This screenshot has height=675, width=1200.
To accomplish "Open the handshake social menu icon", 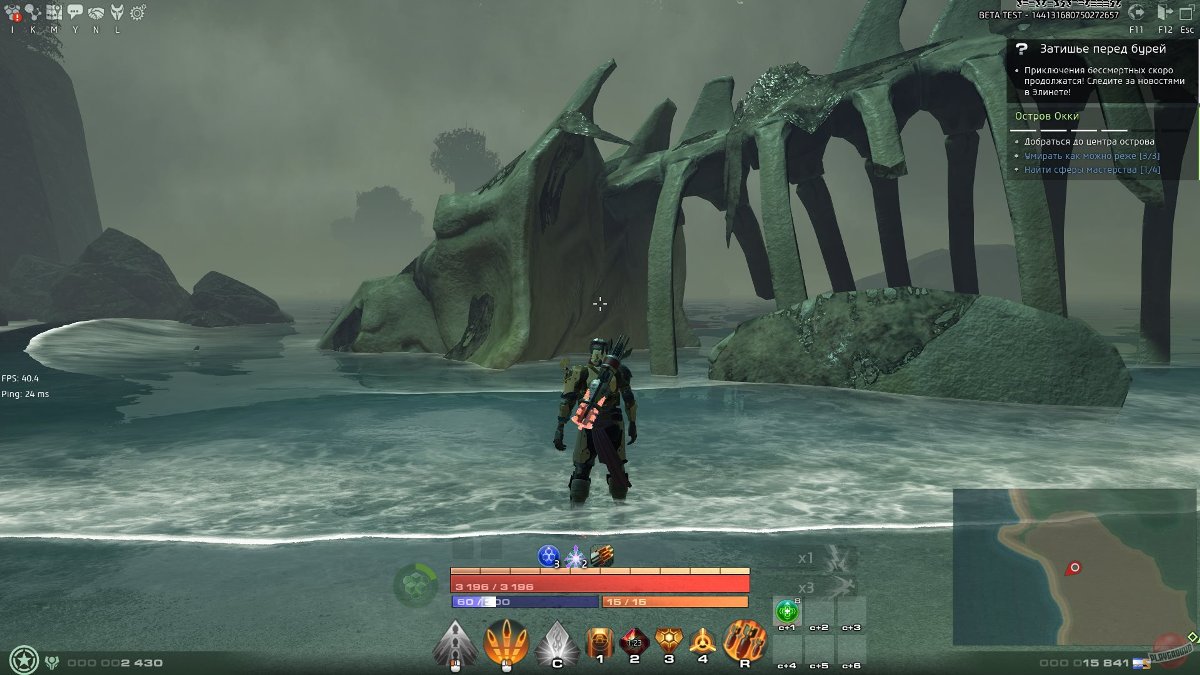I will click(96, 13).
